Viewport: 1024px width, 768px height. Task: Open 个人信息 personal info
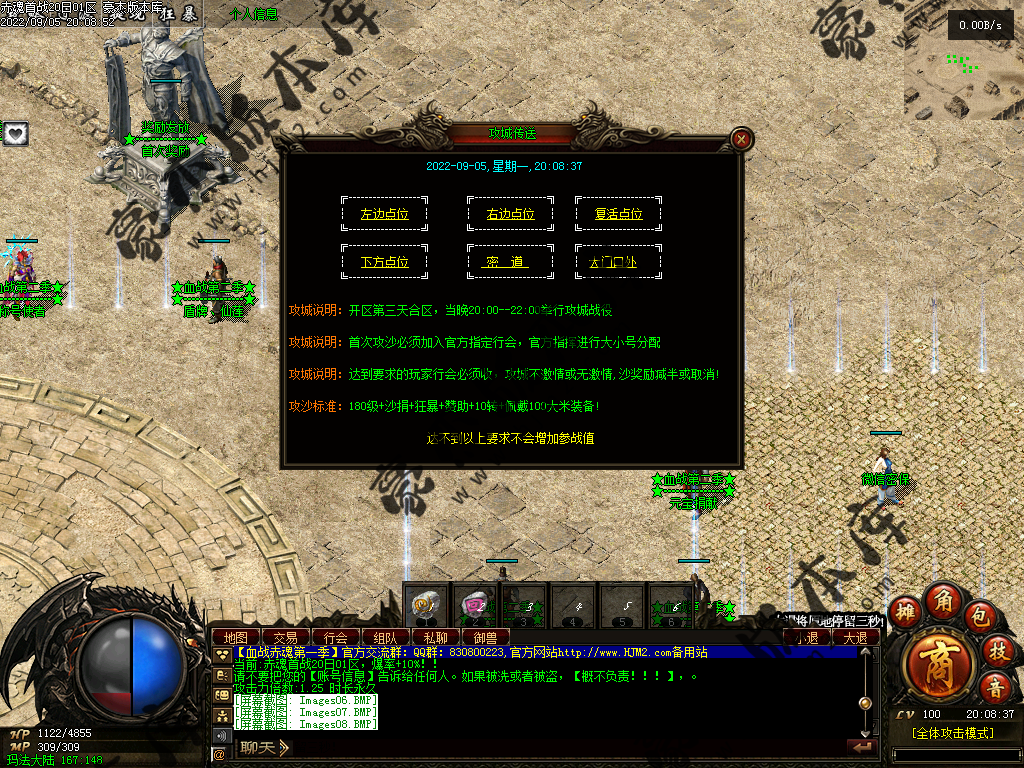pyautogui.click(x=254, y=14)
